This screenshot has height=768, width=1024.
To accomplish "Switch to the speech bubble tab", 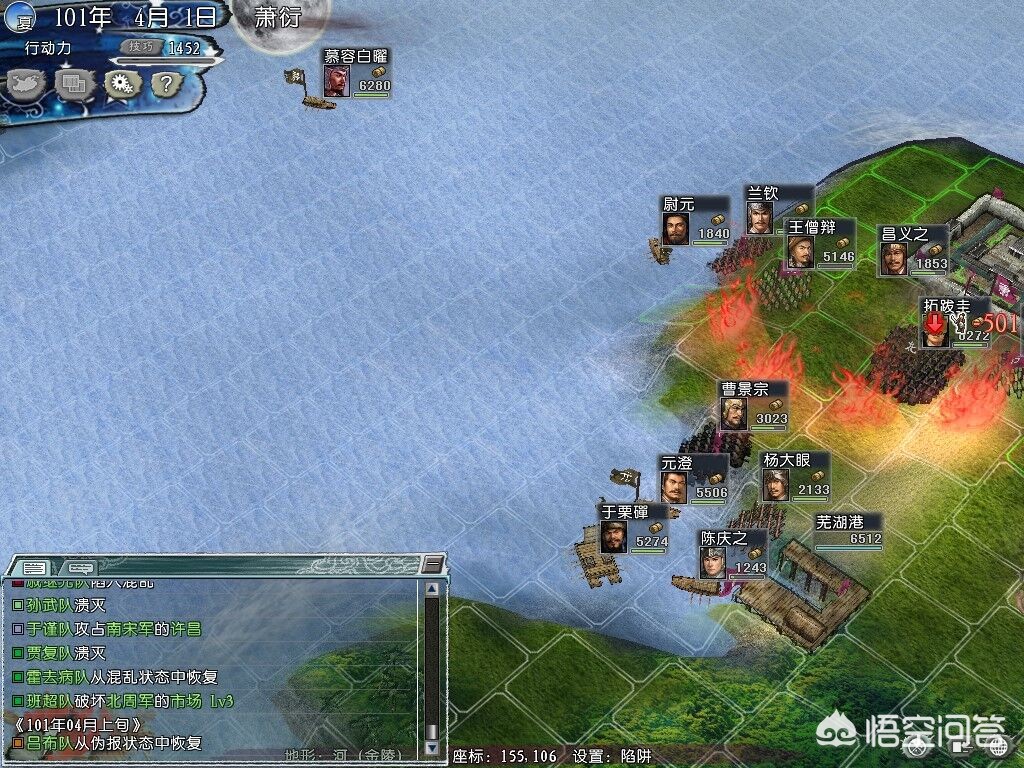I will coord(80,567).
